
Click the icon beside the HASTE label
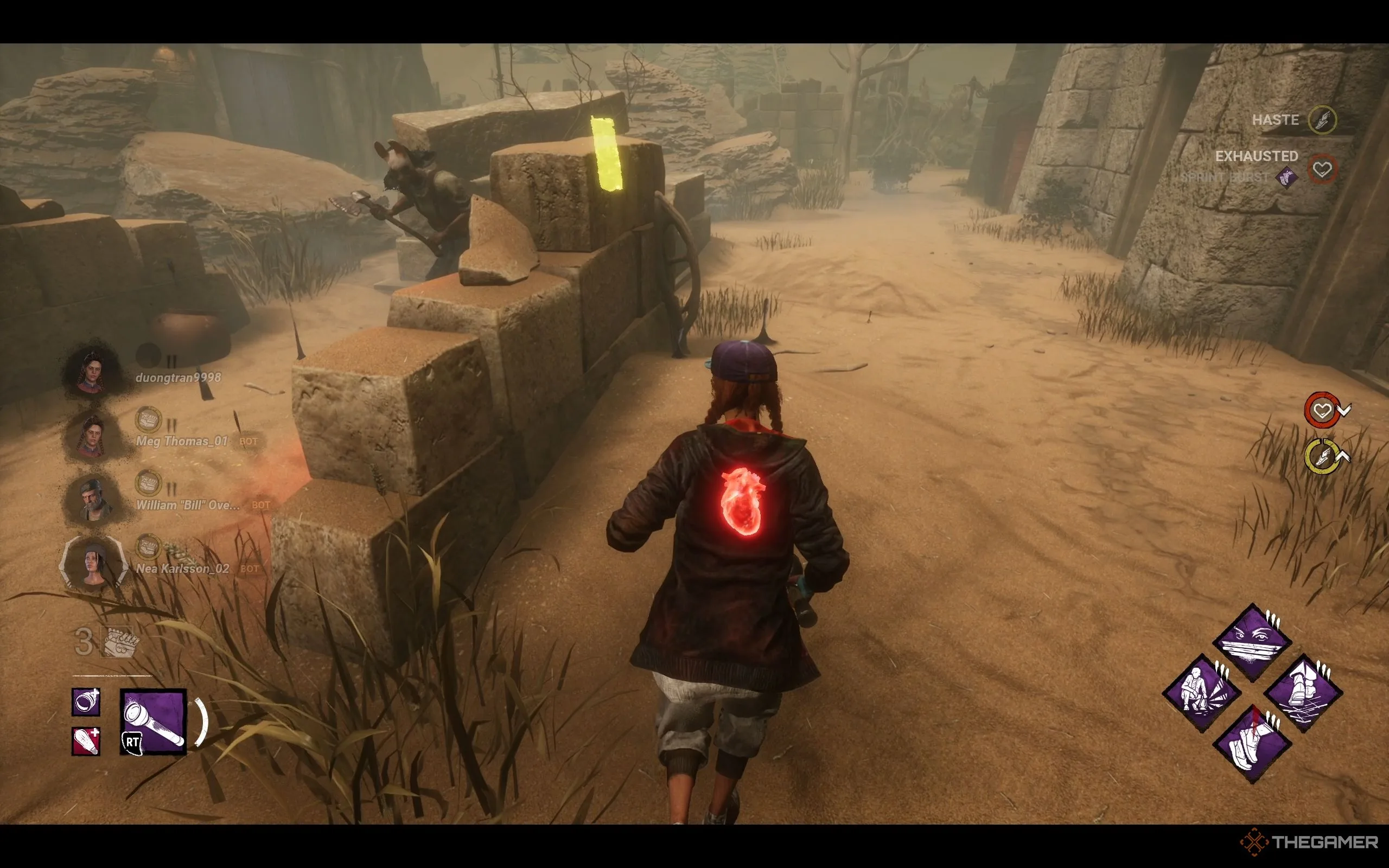tap(1322, 120)
